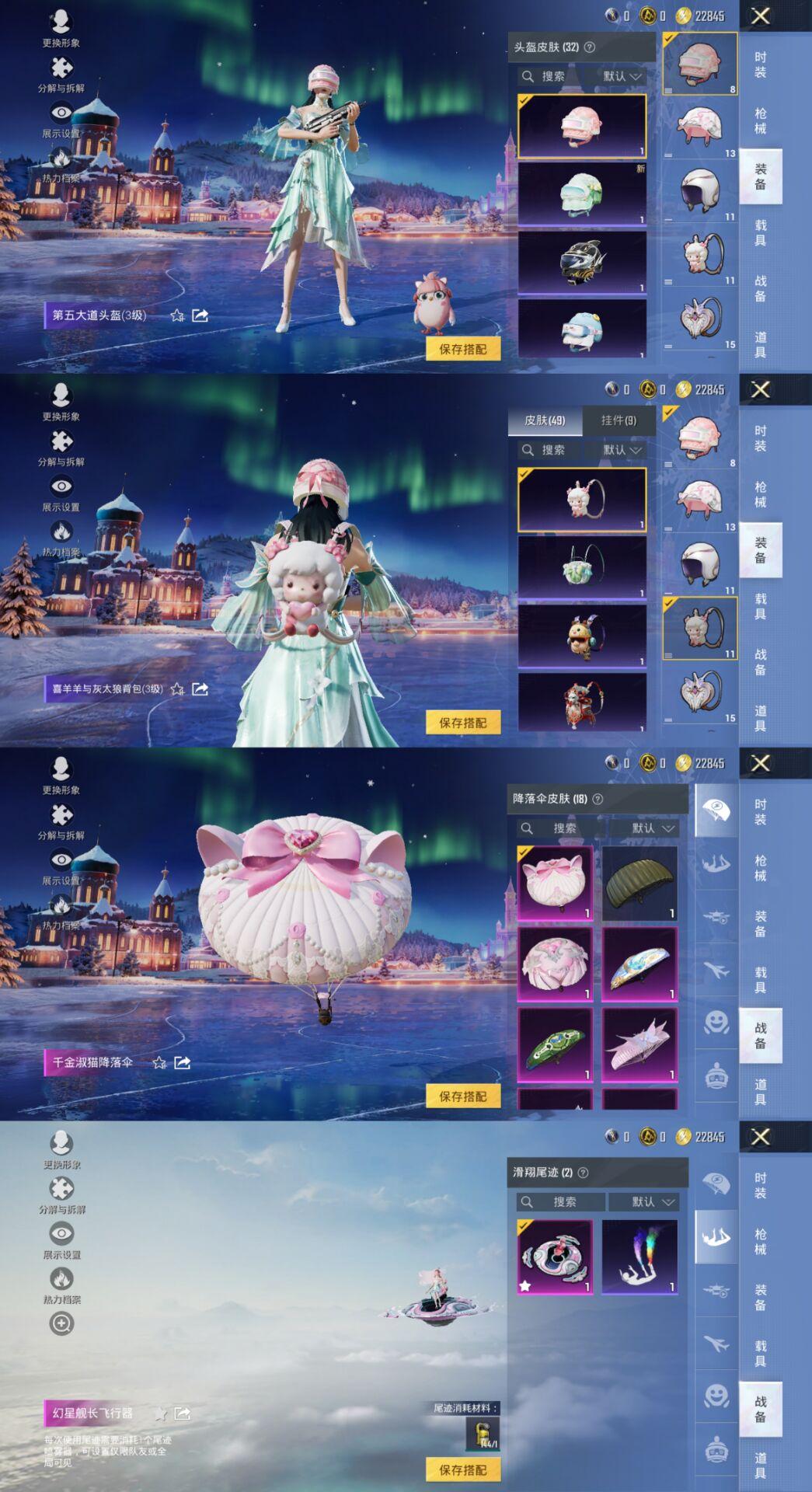This screenshot has height=1492, width=812.
Task: Open the 尾迹消耗材料 item icon
Action: [x=483, y=1434]
